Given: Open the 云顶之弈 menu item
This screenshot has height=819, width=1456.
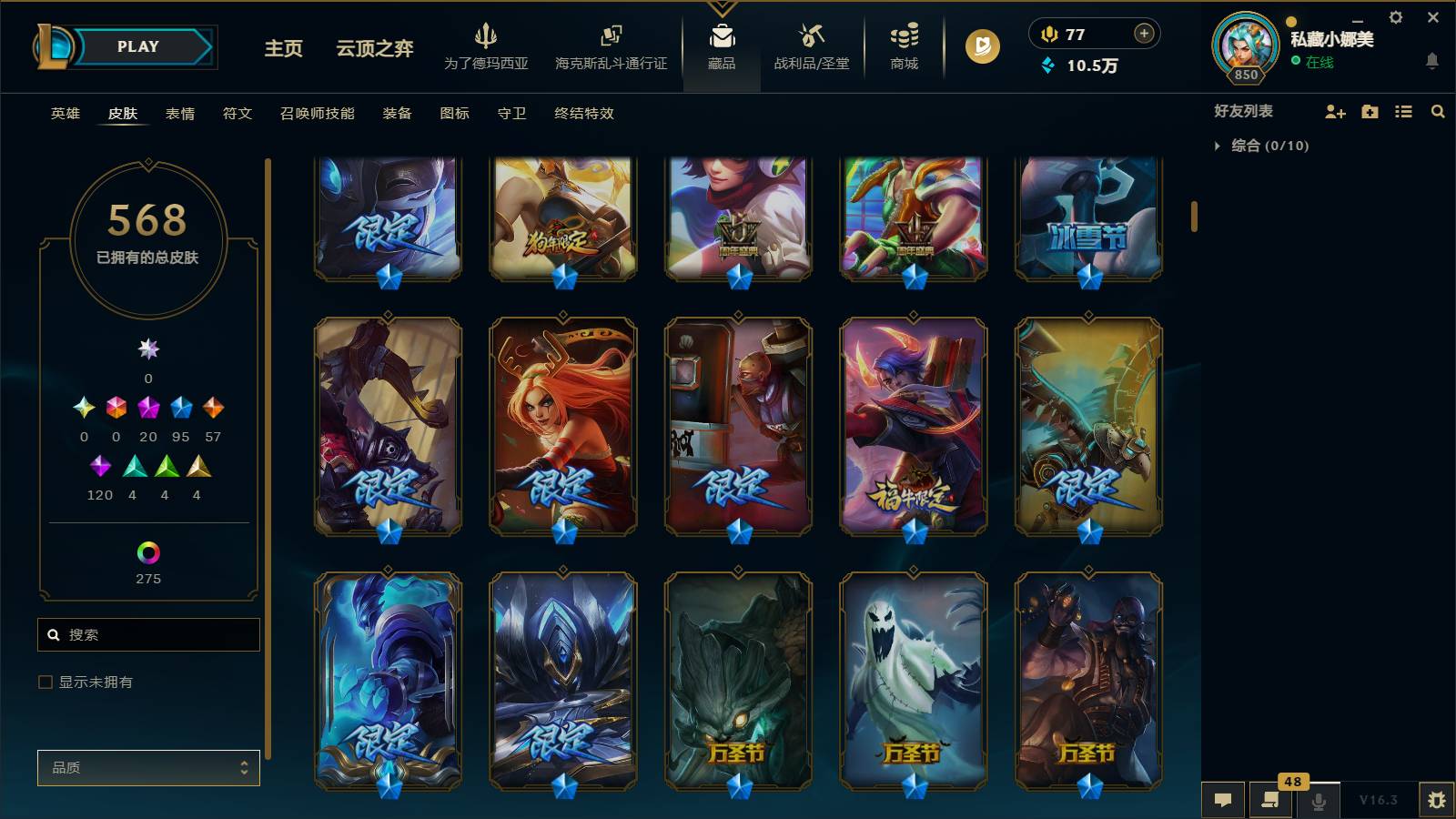Looking at the screenshot, I should [373, 50].
